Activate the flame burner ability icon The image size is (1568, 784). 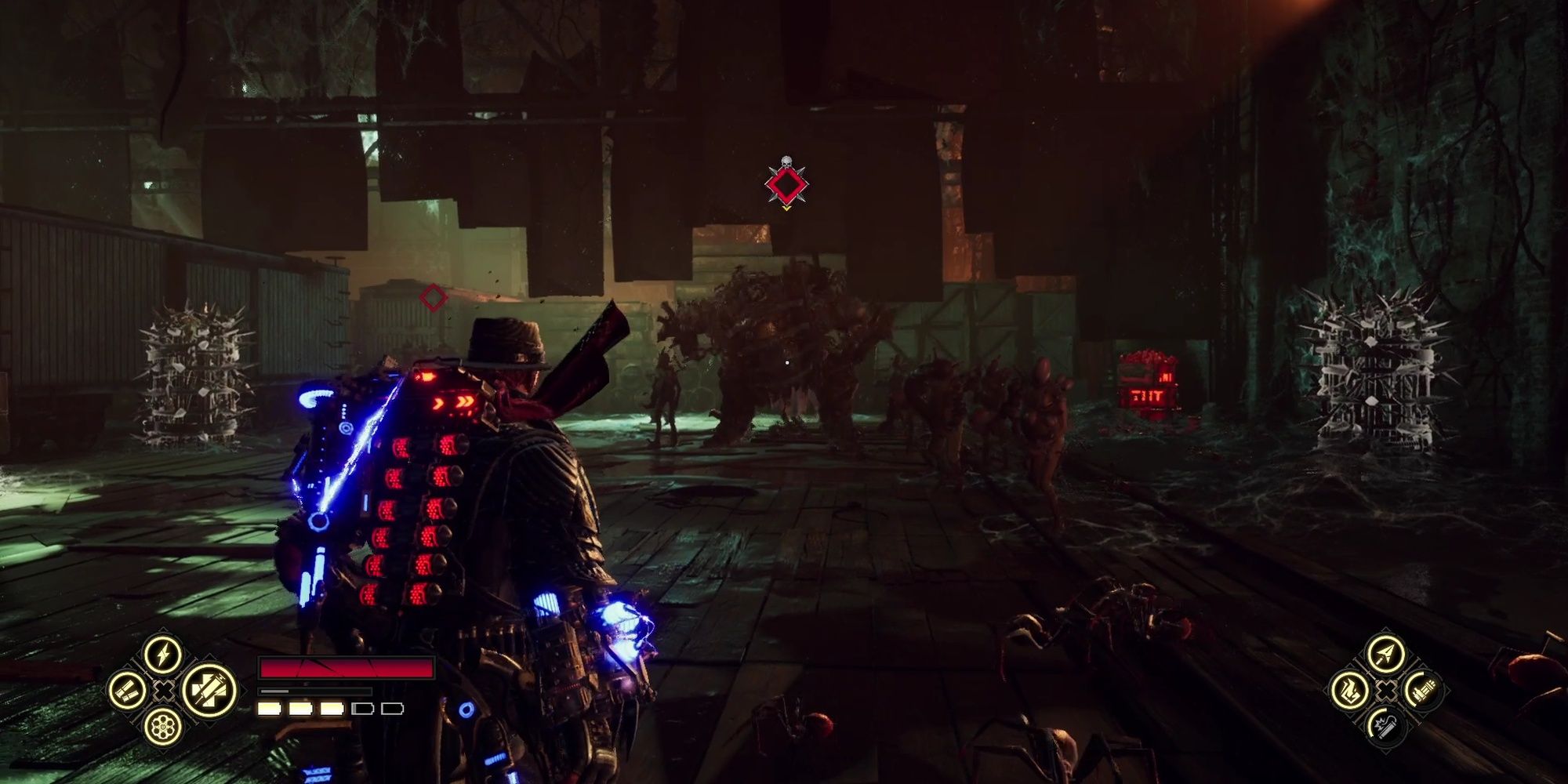click(x=1350, y=691)
